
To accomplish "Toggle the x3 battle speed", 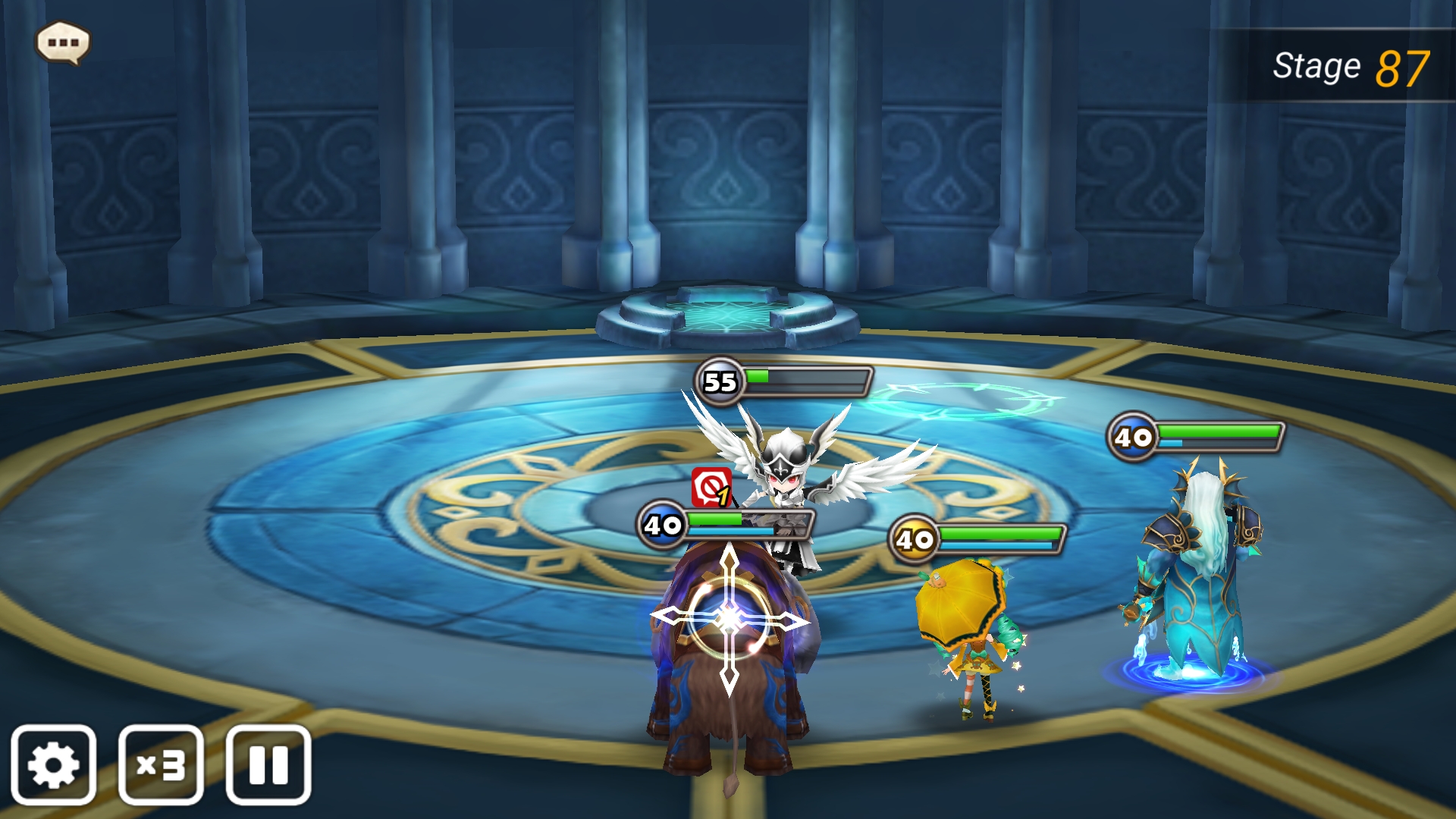I will click(x=161, y=764).
